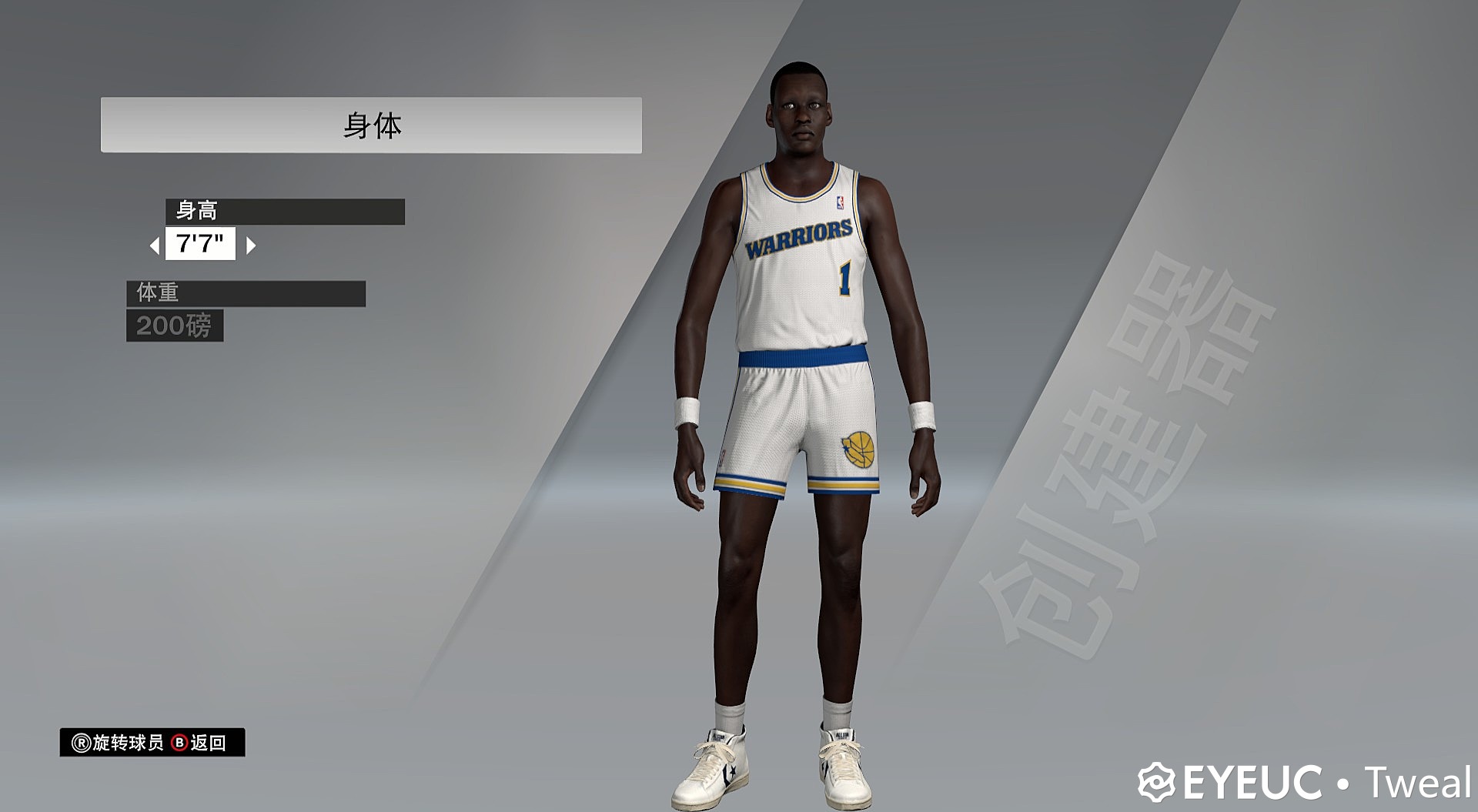Select the 7'7" height value field
This screenshot has height=812, width=1478.
point(201,246)
